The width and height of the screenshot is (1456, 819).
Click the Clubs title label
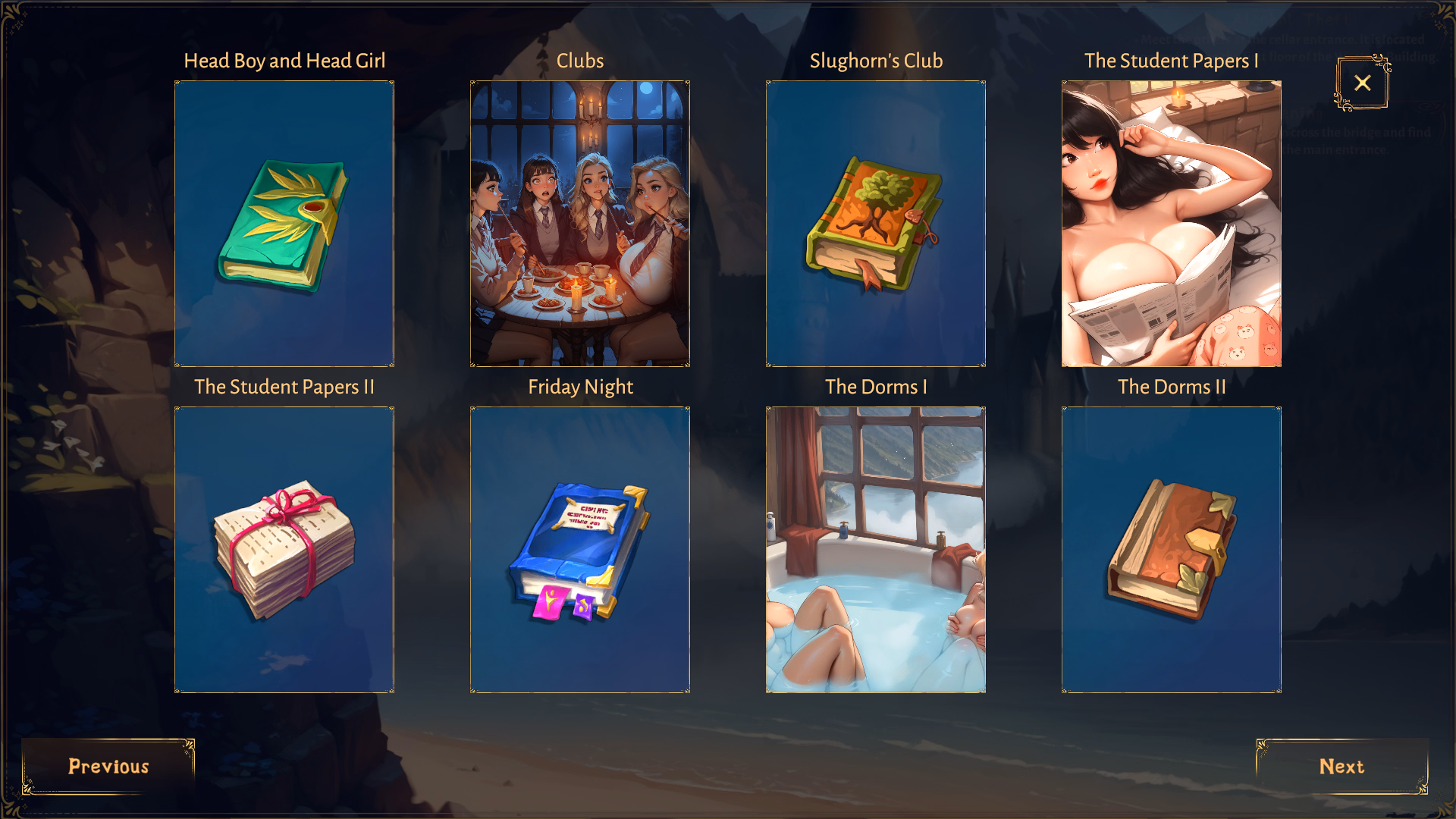580,61
